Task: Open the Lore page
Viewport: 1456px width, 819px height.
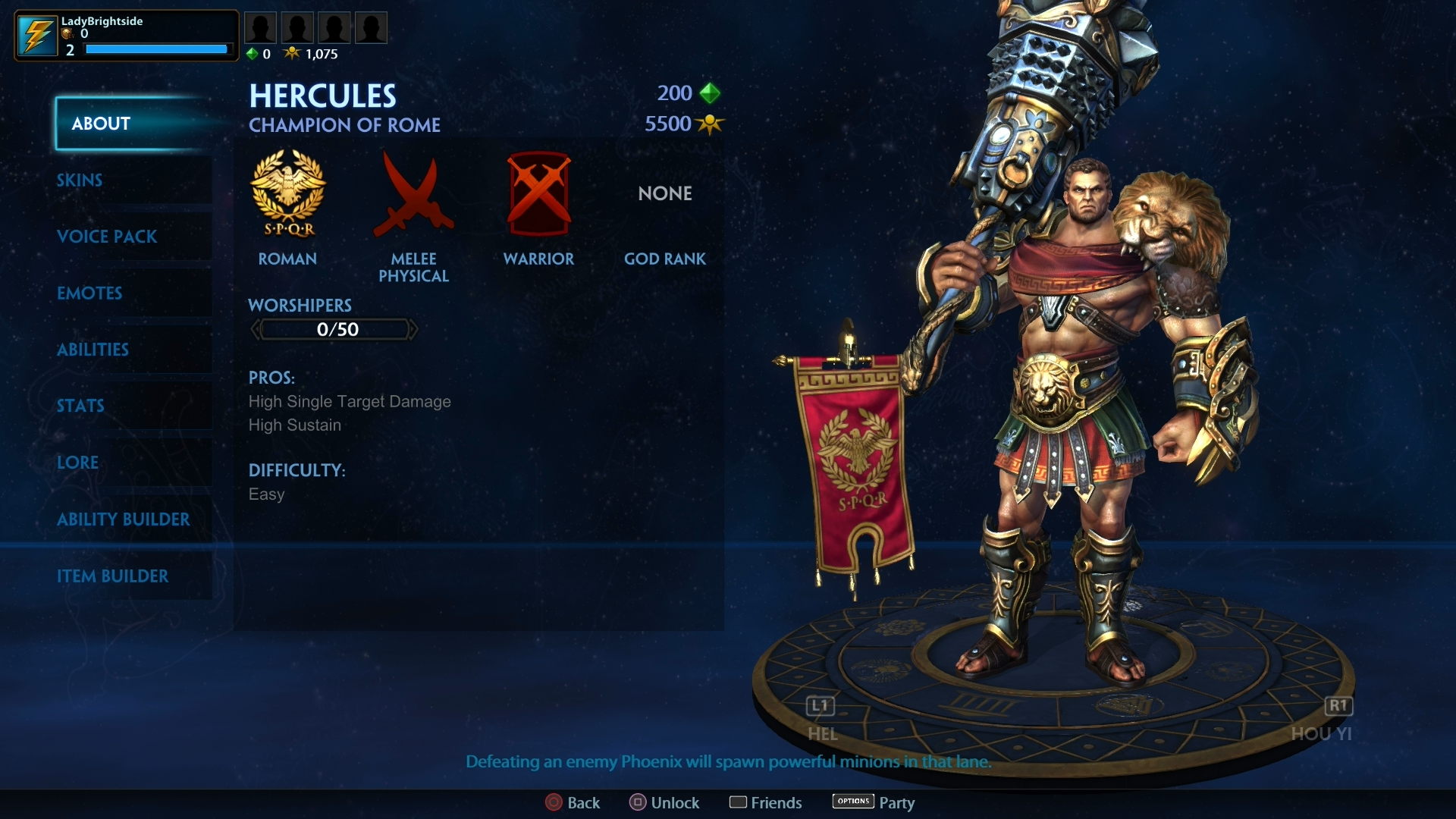Action: tap(77, 463)
